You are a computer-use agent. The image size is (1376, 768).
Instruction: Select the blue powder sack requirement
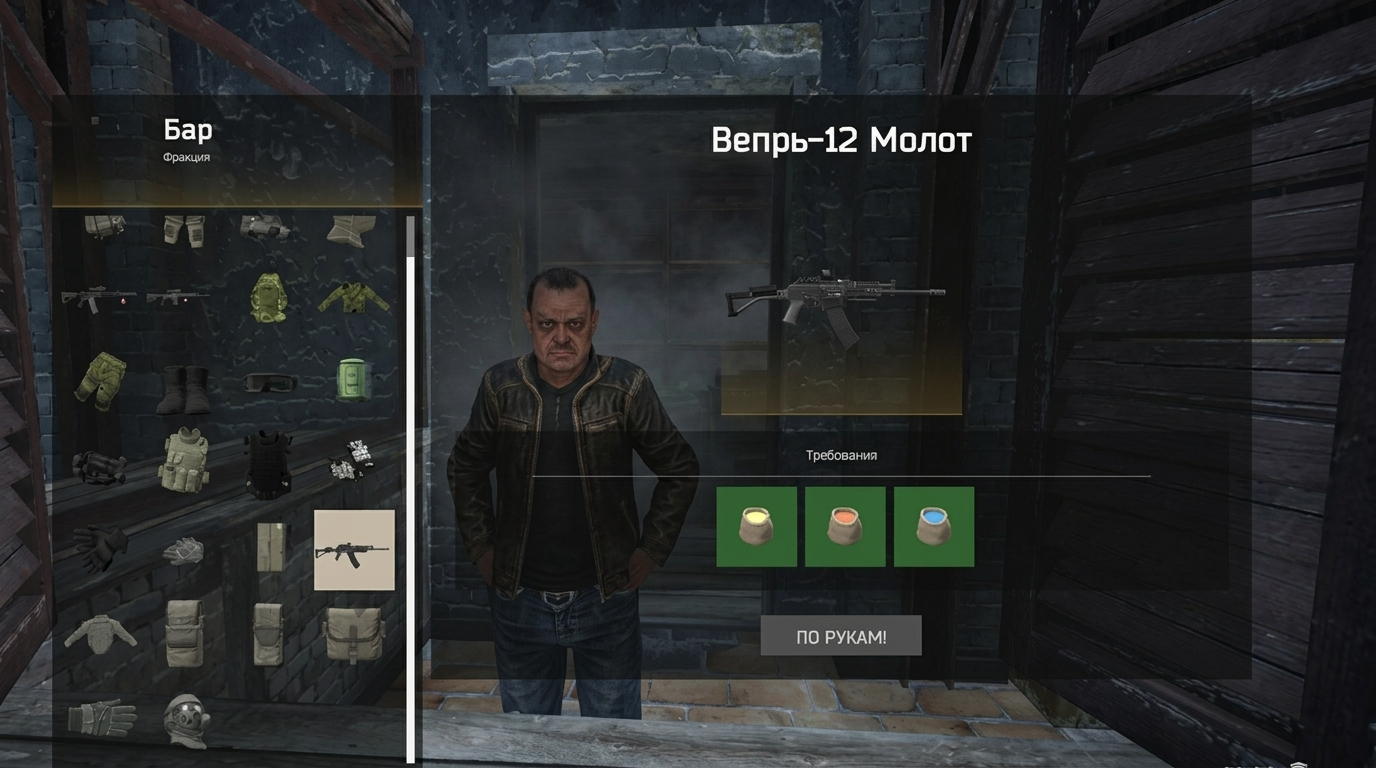click(x=934, y=527)
